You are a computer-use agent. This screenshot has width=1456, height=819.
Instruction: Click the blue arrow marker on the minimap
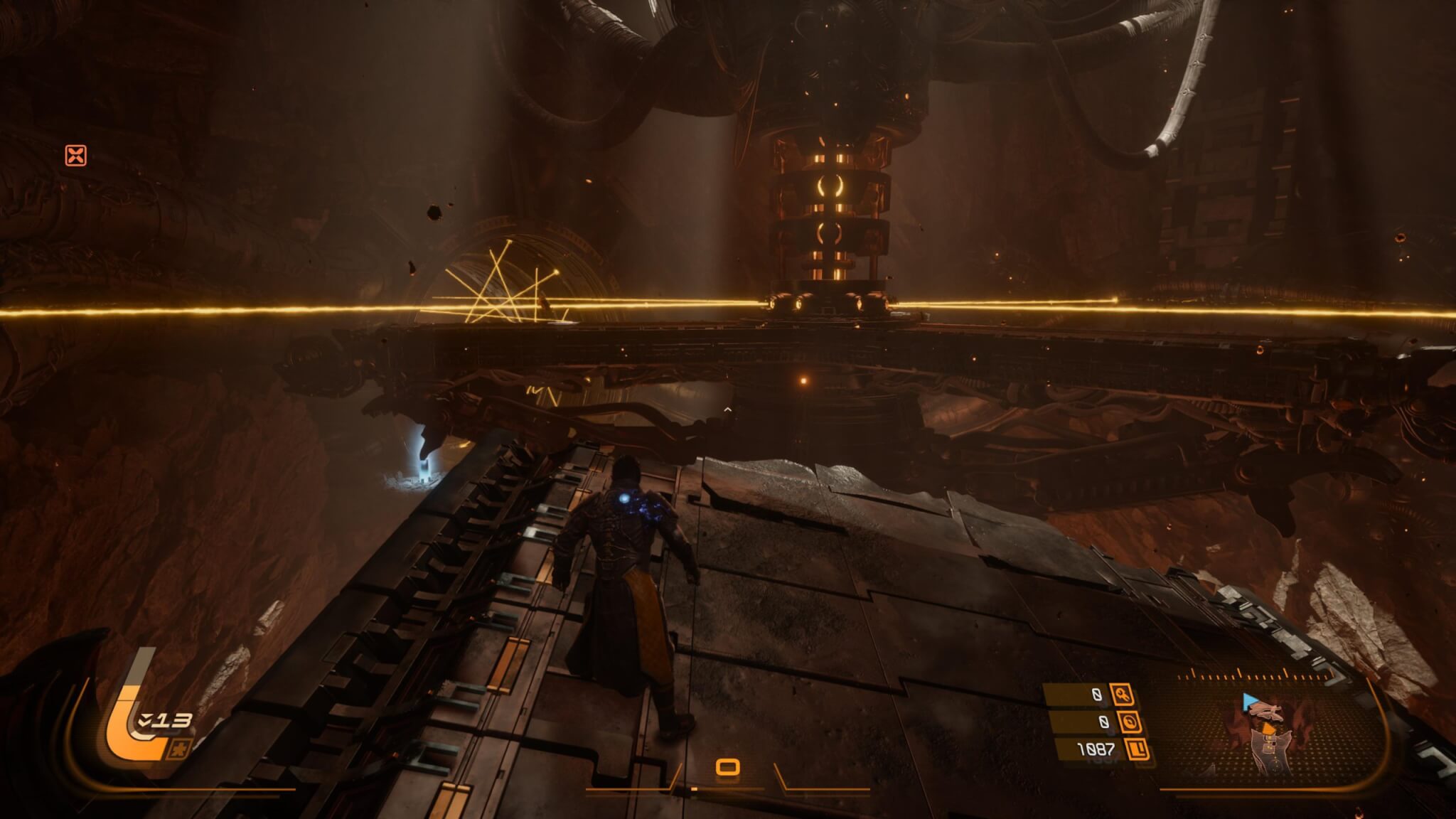click(x=1250, y=702)
